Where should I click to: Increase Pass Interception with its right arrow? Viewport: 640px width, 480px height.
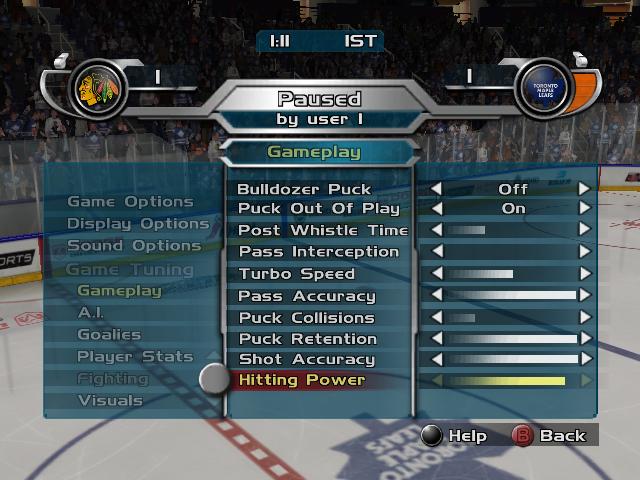tap(585, 252)
